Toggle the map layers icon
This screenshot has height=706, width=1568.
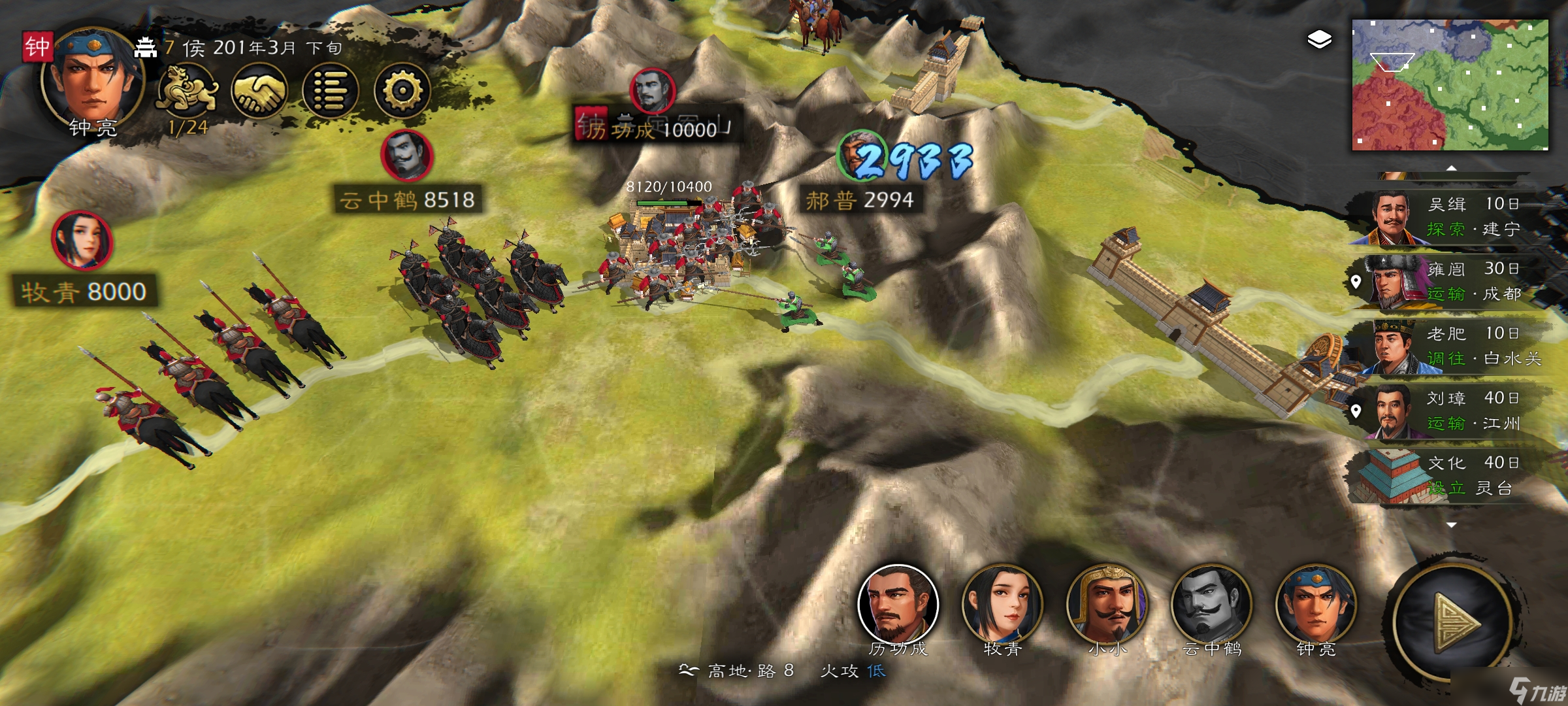click(1319, 40)
